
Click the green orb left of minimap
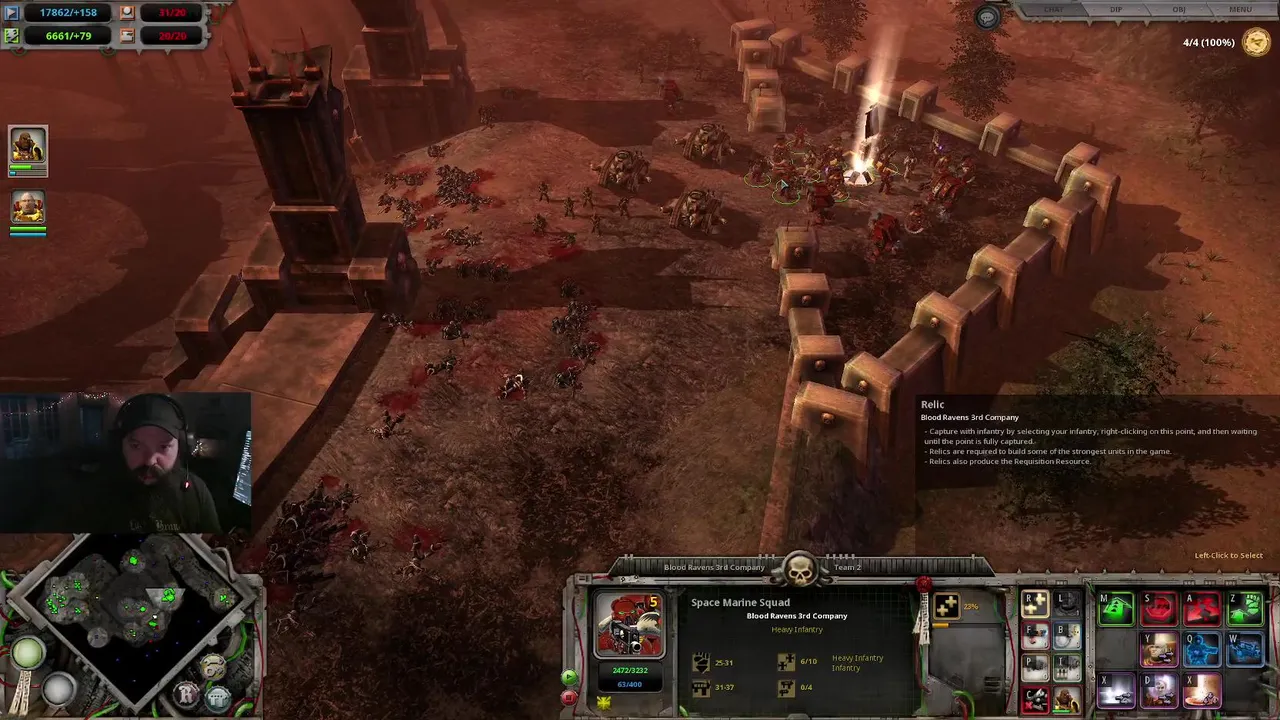[28, 654]
